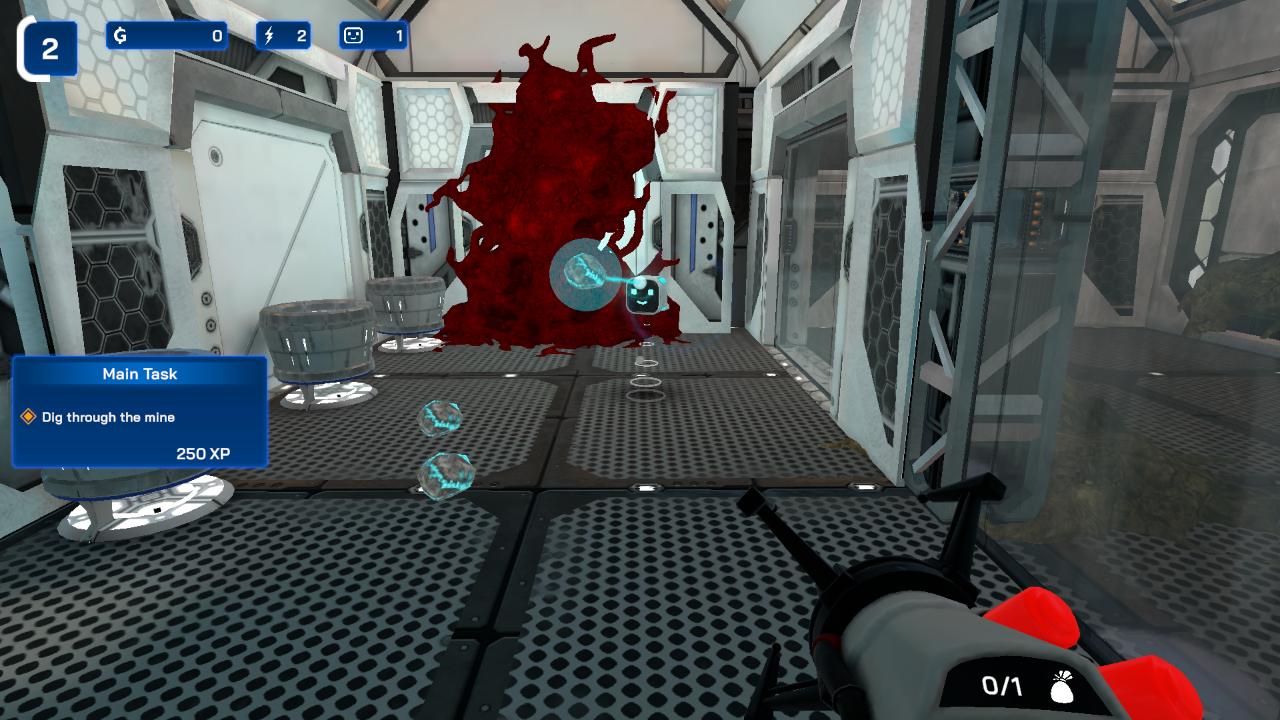Click the circular drop markers on the floor
Screen dimensions: 1280x720
[x=648, y=380]
